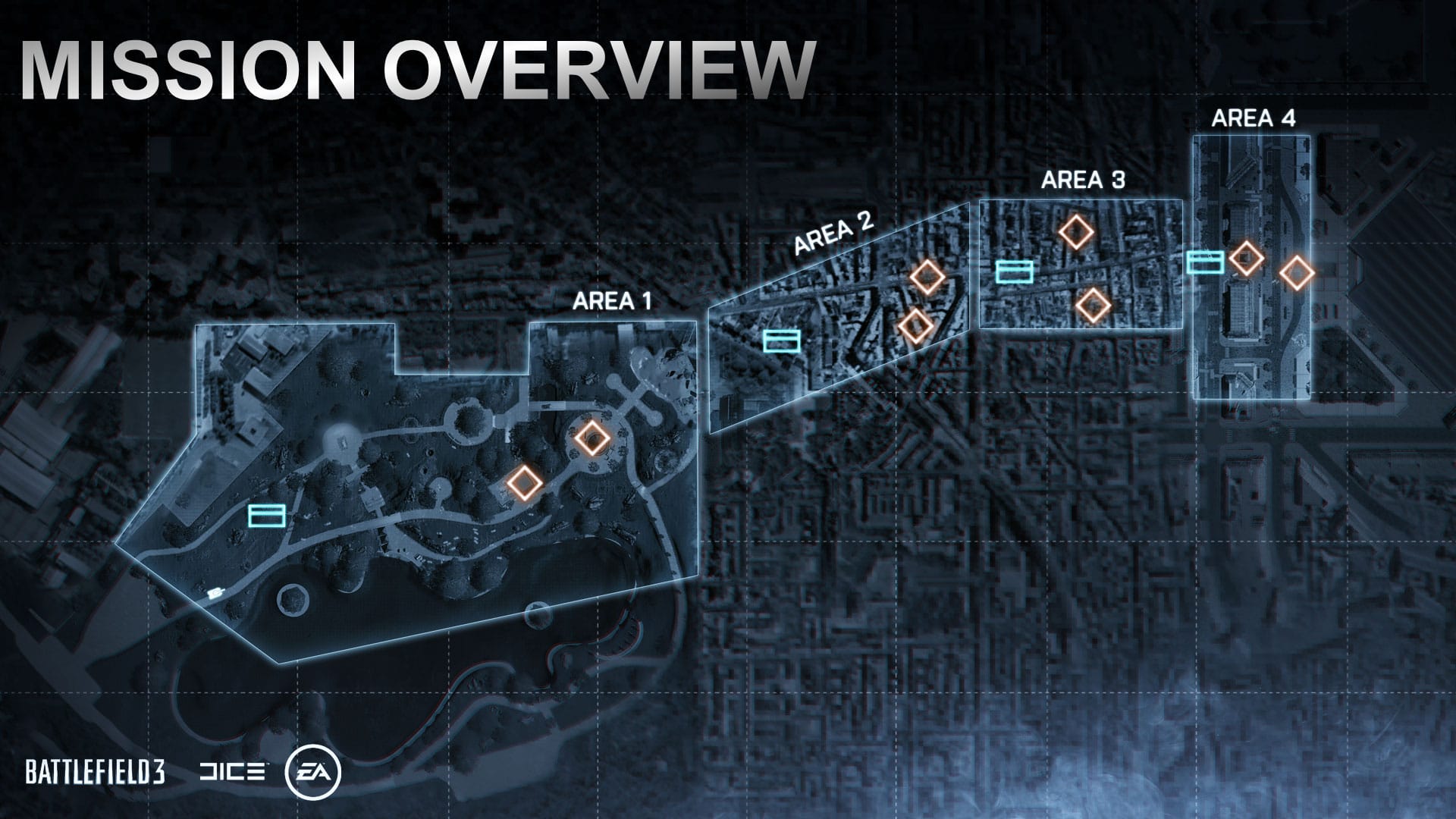1456x819 pixels.
Task: Select the Area 3 map label
Action: pos(1083,180)
